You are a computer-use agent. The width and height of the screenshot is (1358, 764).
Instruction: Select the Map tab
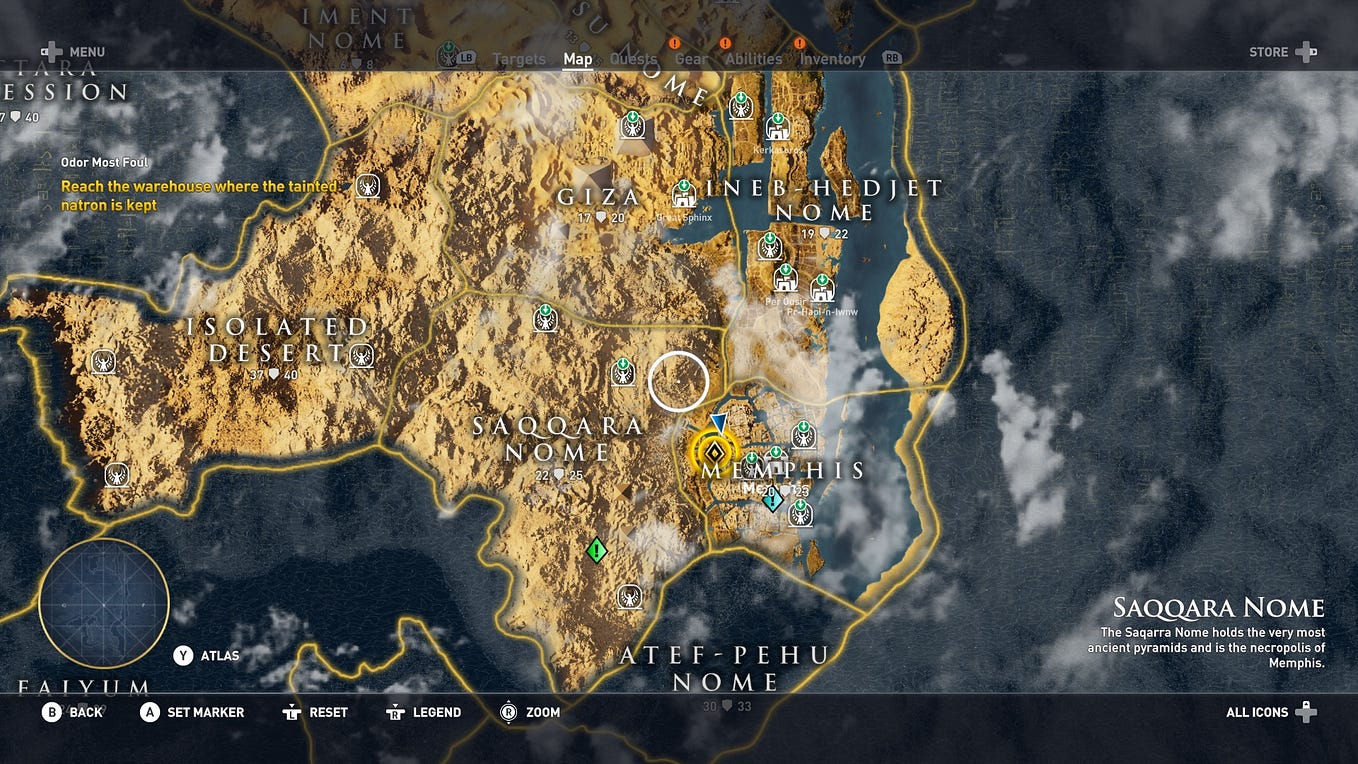[x=578, y=59]
